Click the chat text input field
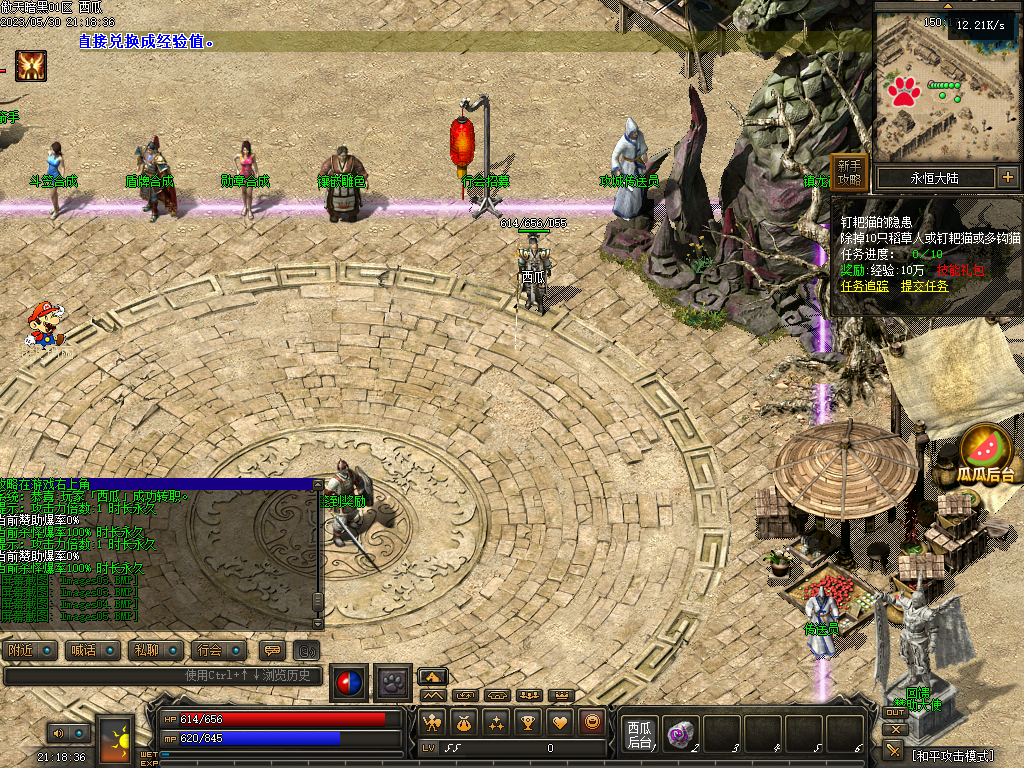 point(165,676)
